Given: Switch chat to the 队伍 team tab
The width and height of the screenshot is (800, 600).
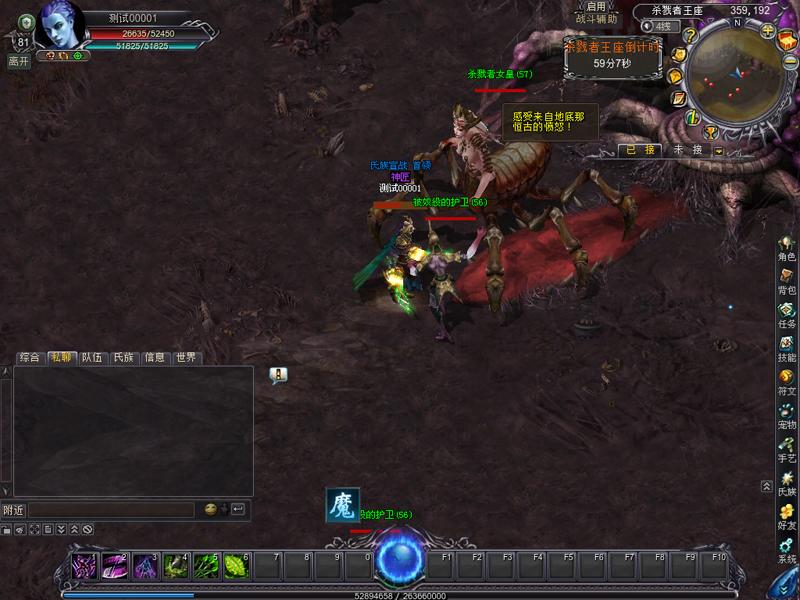Looking at the screenshot, I should pos(92,357).
